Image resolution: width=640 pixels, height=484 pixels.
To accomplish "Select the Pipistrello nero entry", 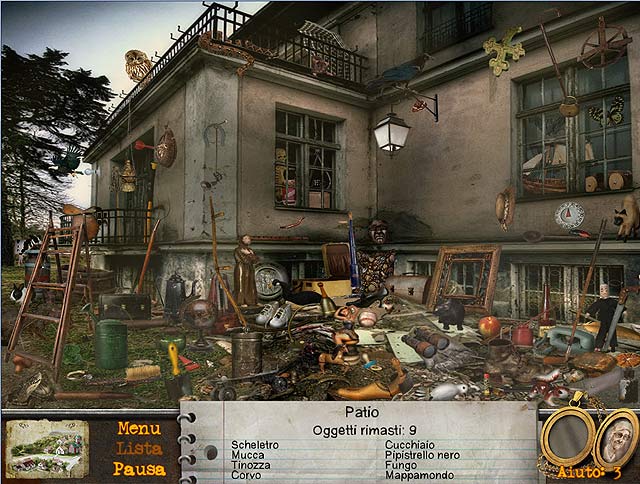I will coord(423,455).
